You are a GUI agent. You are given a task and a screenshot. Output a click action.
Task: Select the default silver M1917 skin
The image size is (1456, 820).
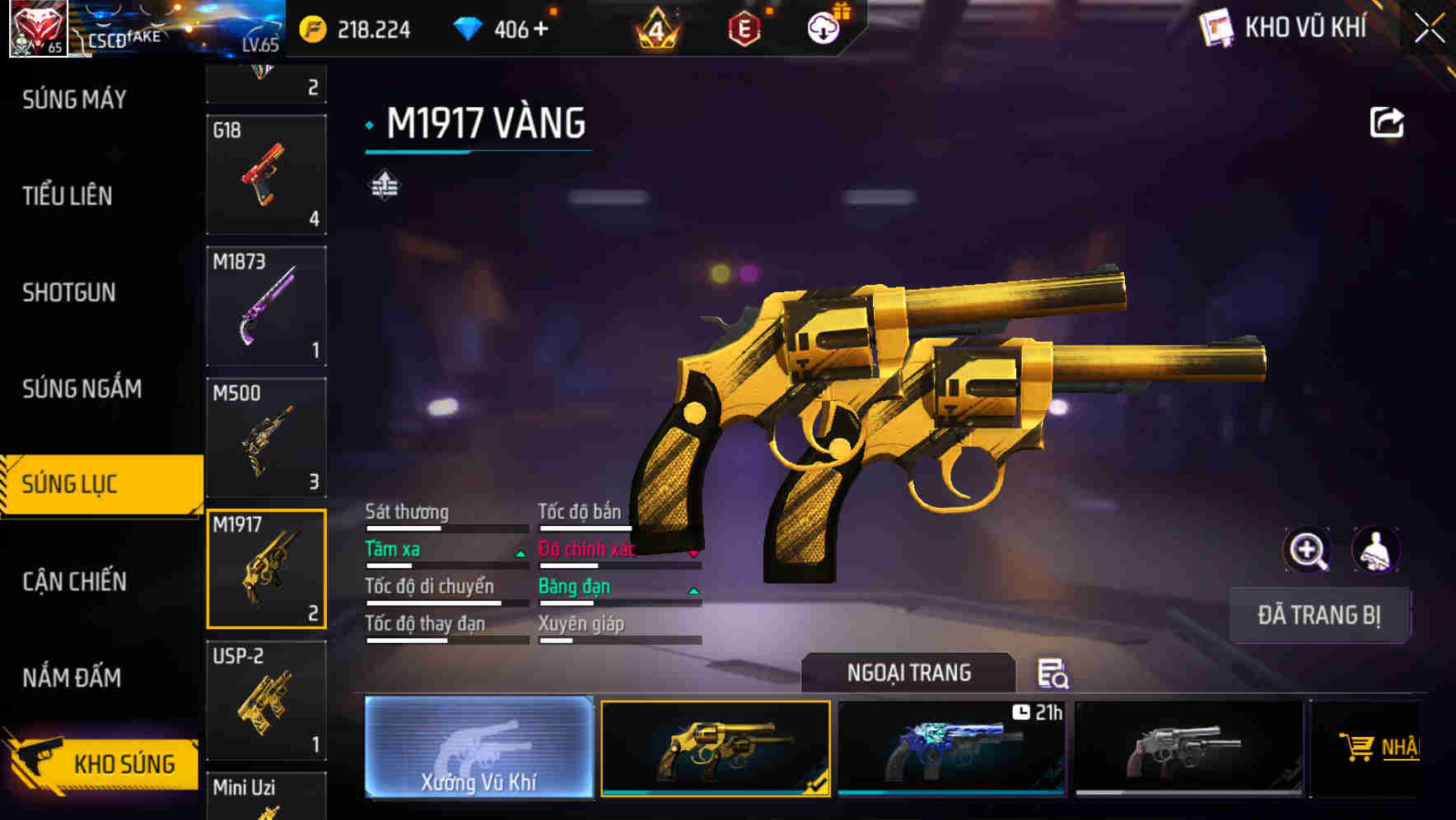pyautogui.click(x=1188, y=748)
